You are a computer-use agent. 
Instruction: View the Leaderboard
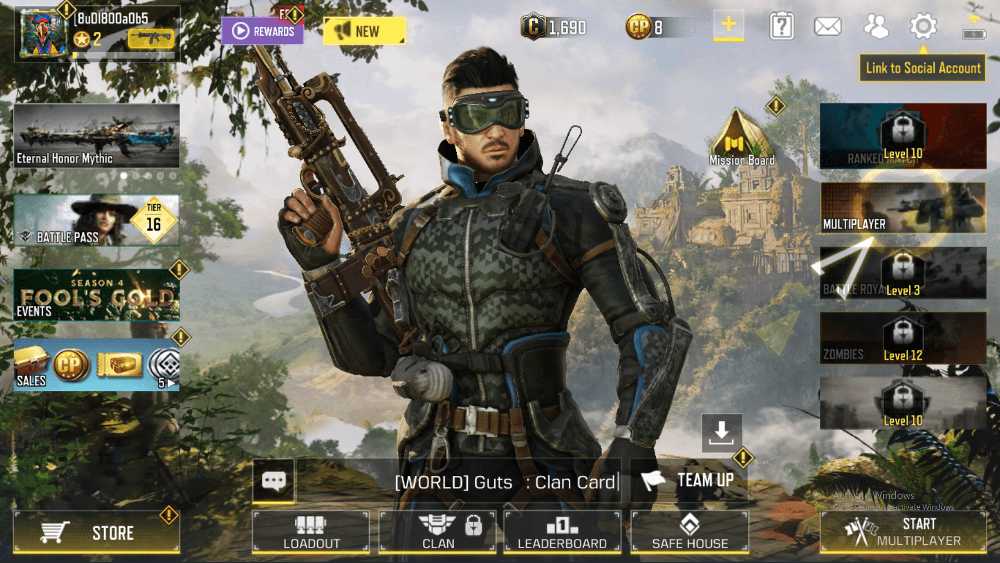(x=562, y=532)
